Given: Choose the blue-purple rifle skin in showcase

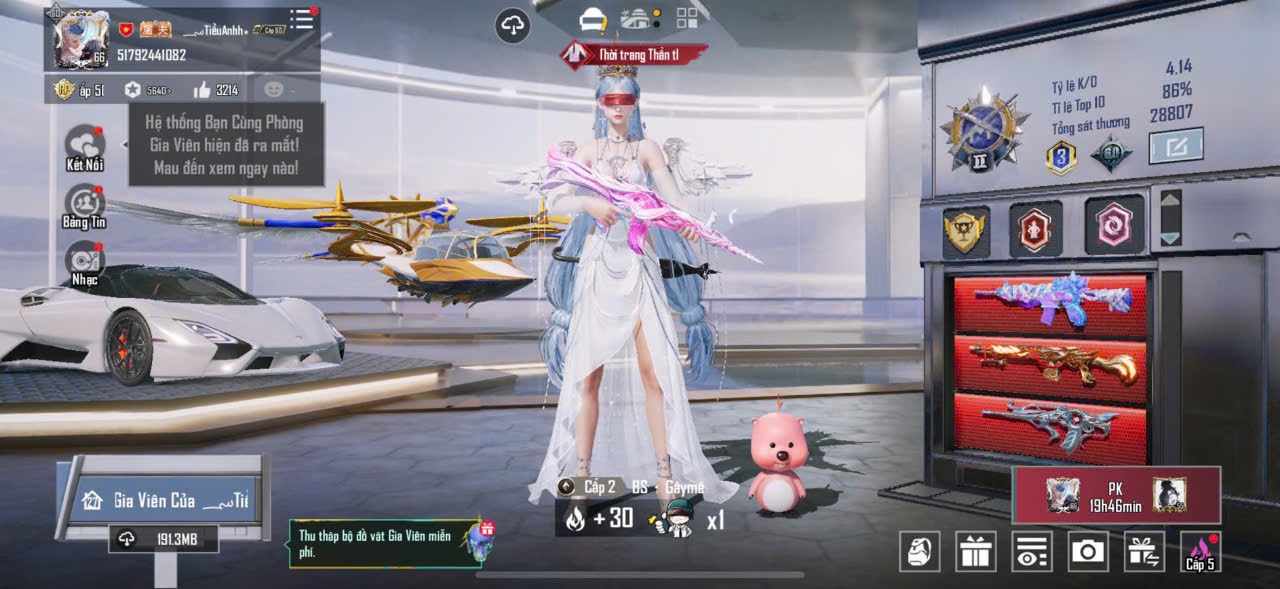Looking at the screenshot, I should tap(1050, 301).
